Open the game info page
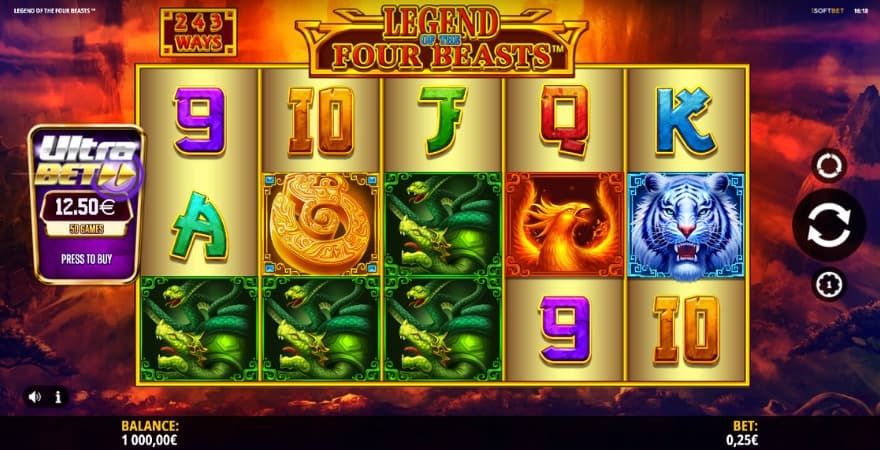880x450 pixels. tap(58, 397)
